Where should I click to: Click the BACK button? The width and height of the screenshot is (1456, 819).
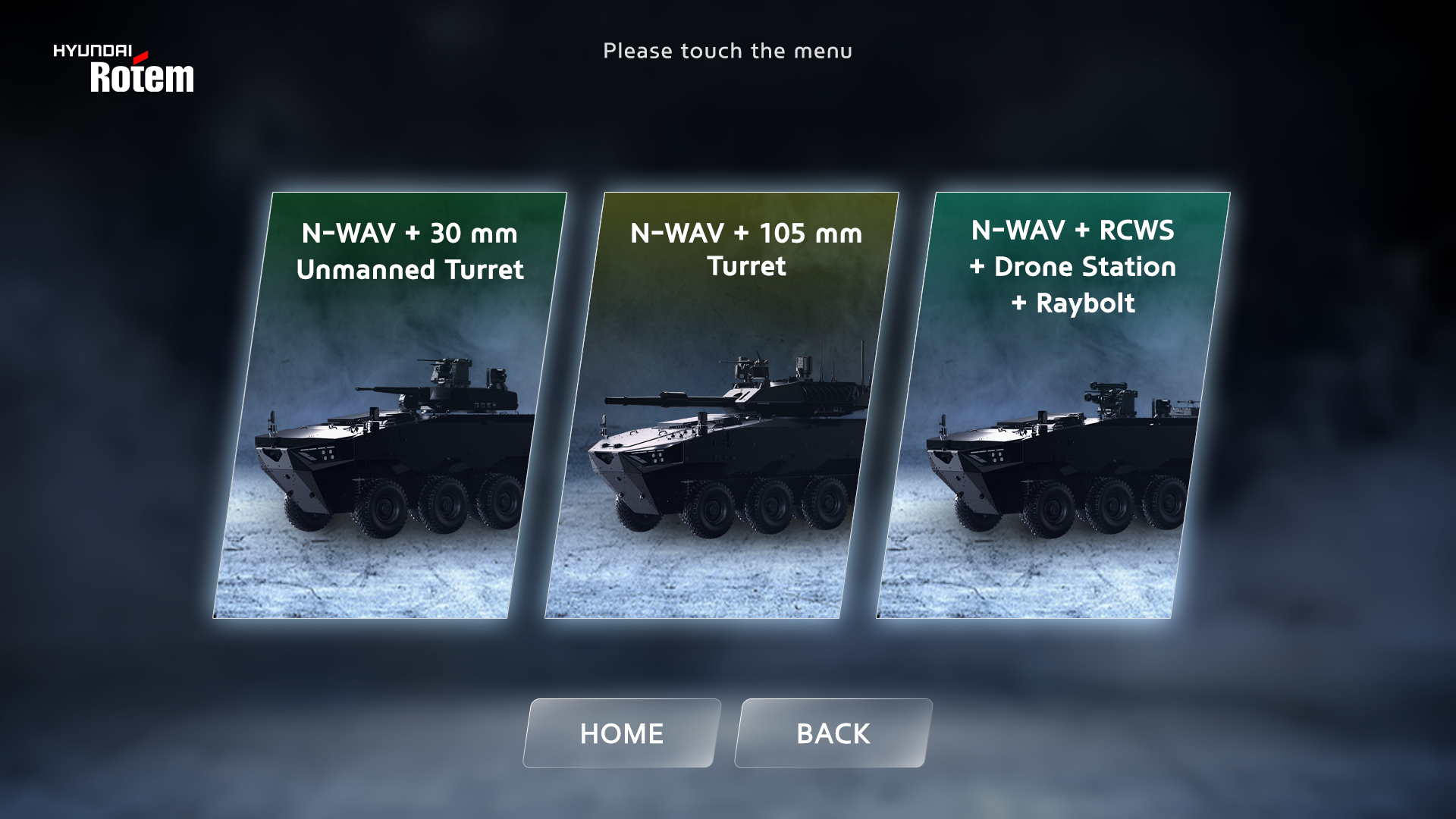click(833, 733)
